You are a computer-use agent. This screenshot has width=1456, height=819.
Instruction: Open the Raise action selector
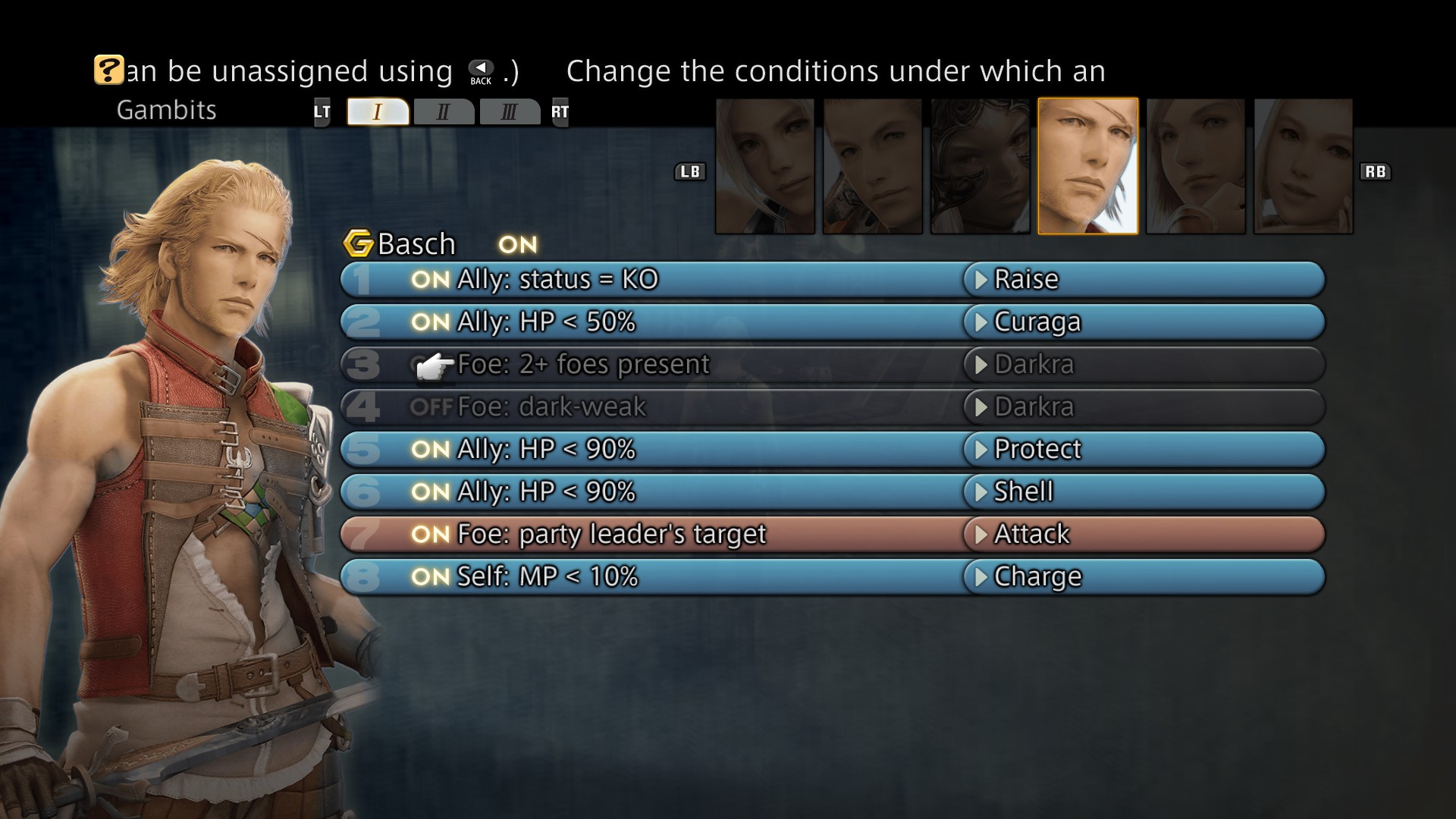click(1025, 279)
